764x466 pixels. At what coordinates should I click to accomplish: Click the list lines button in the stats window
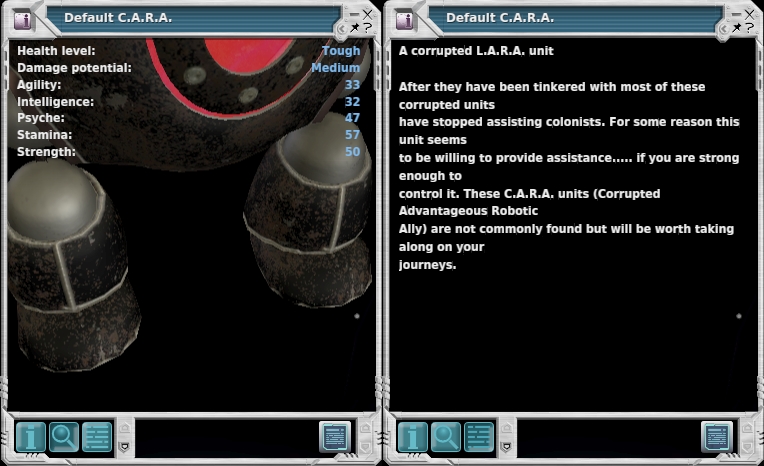pyautogui.click(x=97, y=437)
